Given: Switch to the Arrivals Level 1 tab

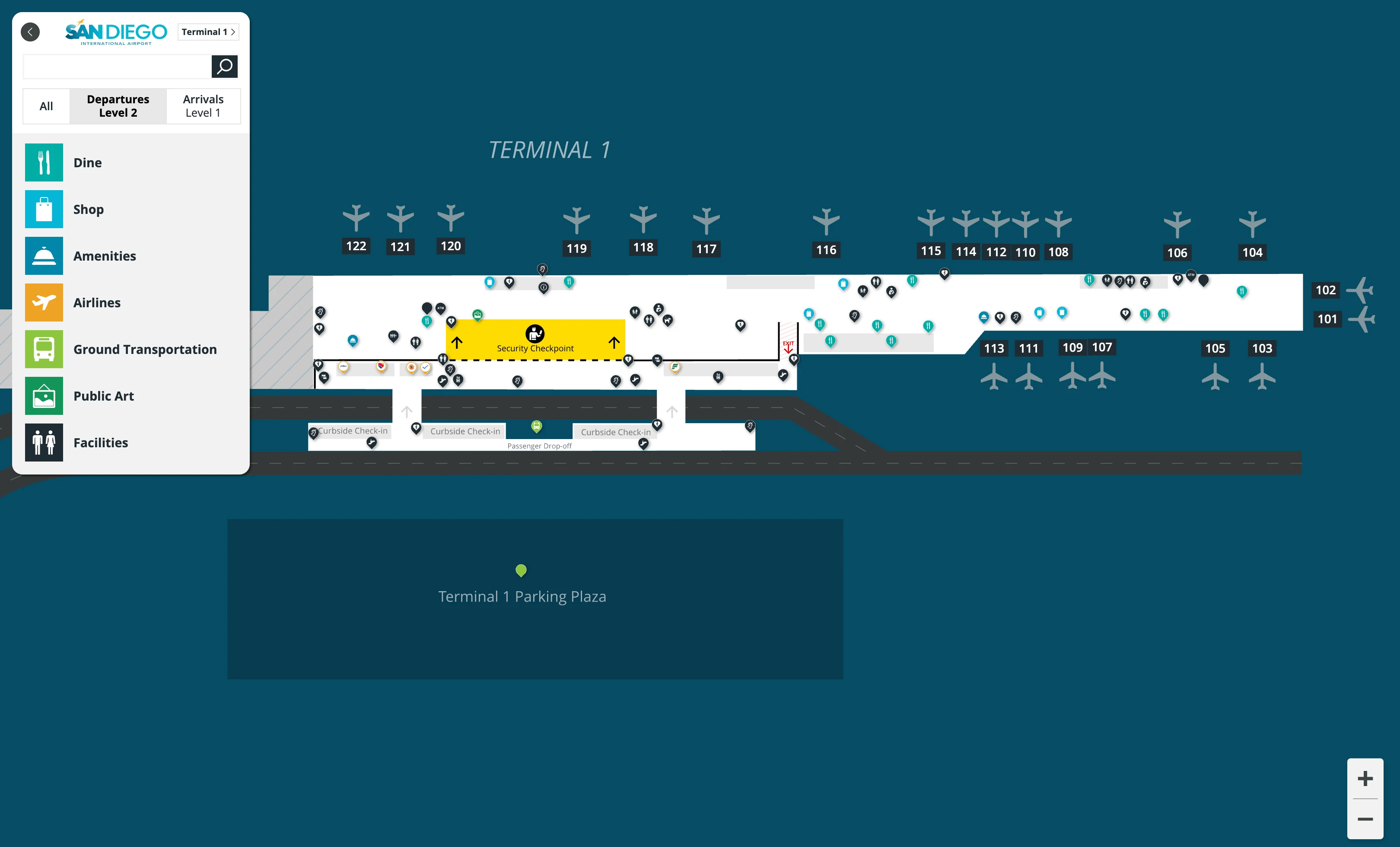Looking at the screenshot, I should tap(203, 106).
